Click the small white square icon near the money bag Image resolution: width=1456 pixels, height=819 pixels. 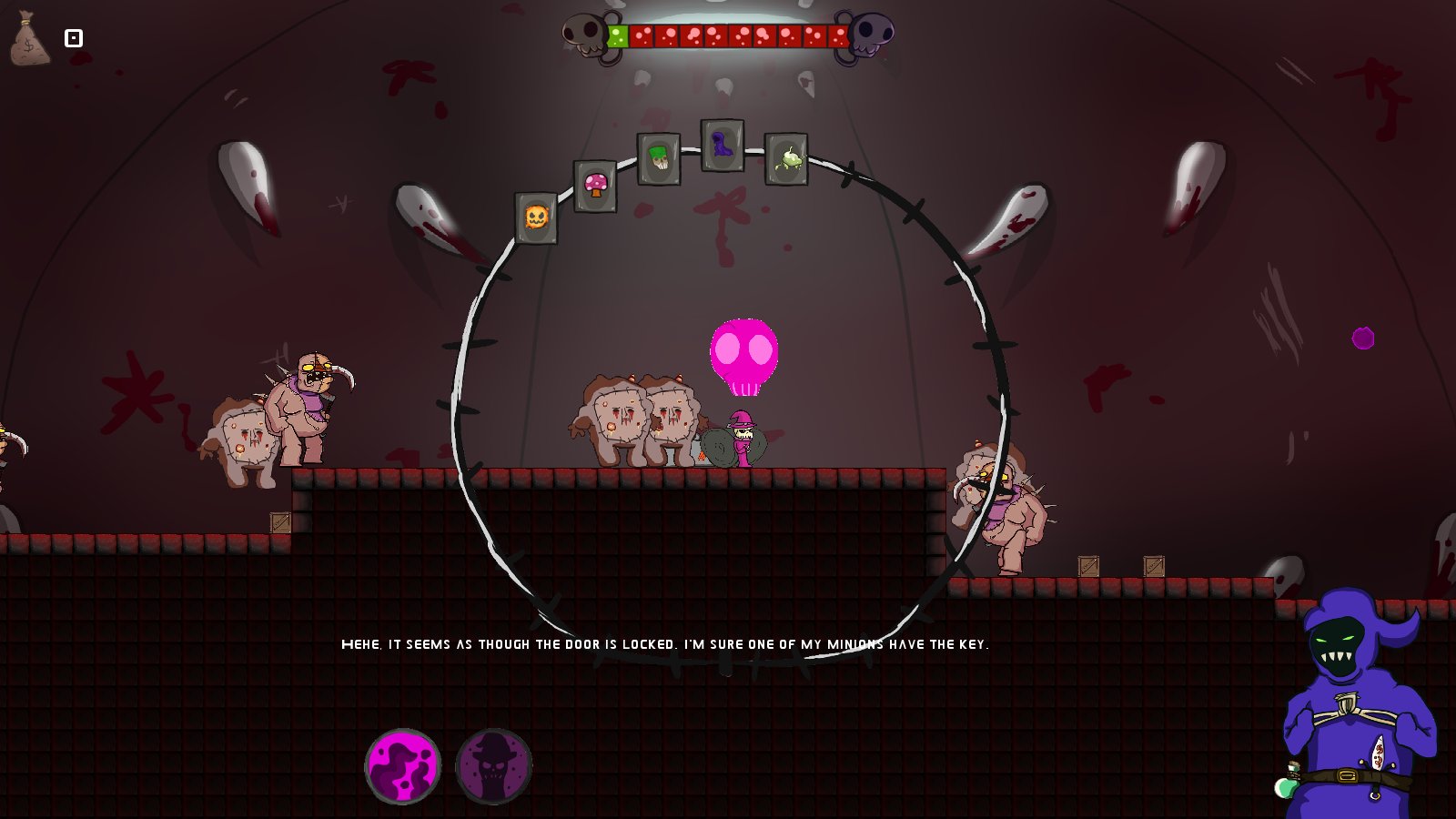[x=73, y=37]
